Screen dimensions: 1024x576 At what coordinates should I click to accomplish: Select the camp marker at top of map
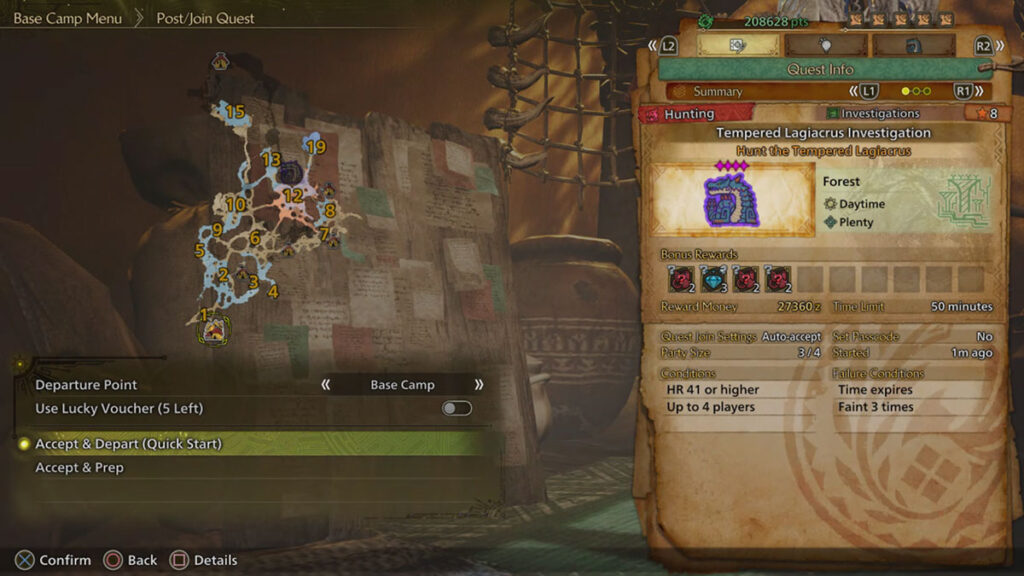[x=220, y=64]
